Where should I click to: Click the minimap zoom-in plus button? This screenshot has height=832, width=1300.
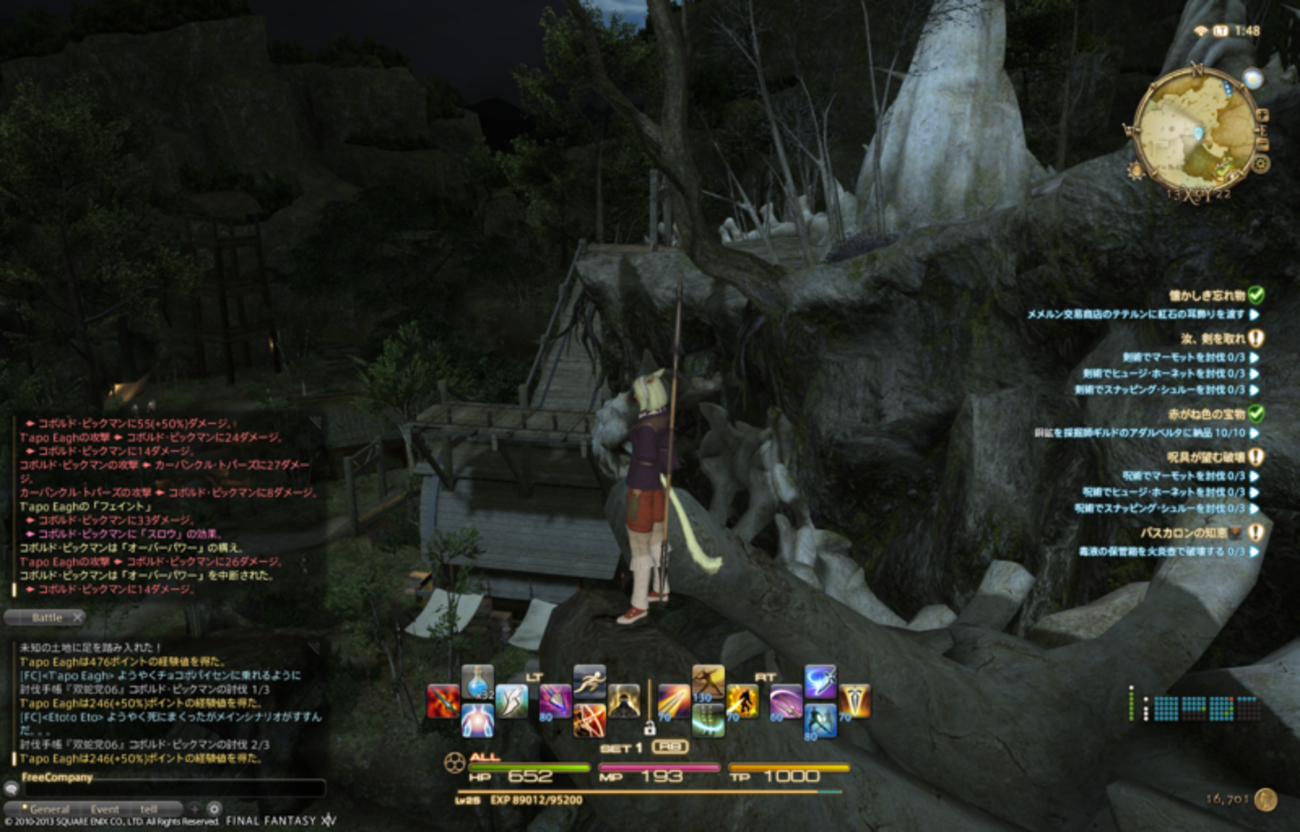click(x=1262, y=115)
